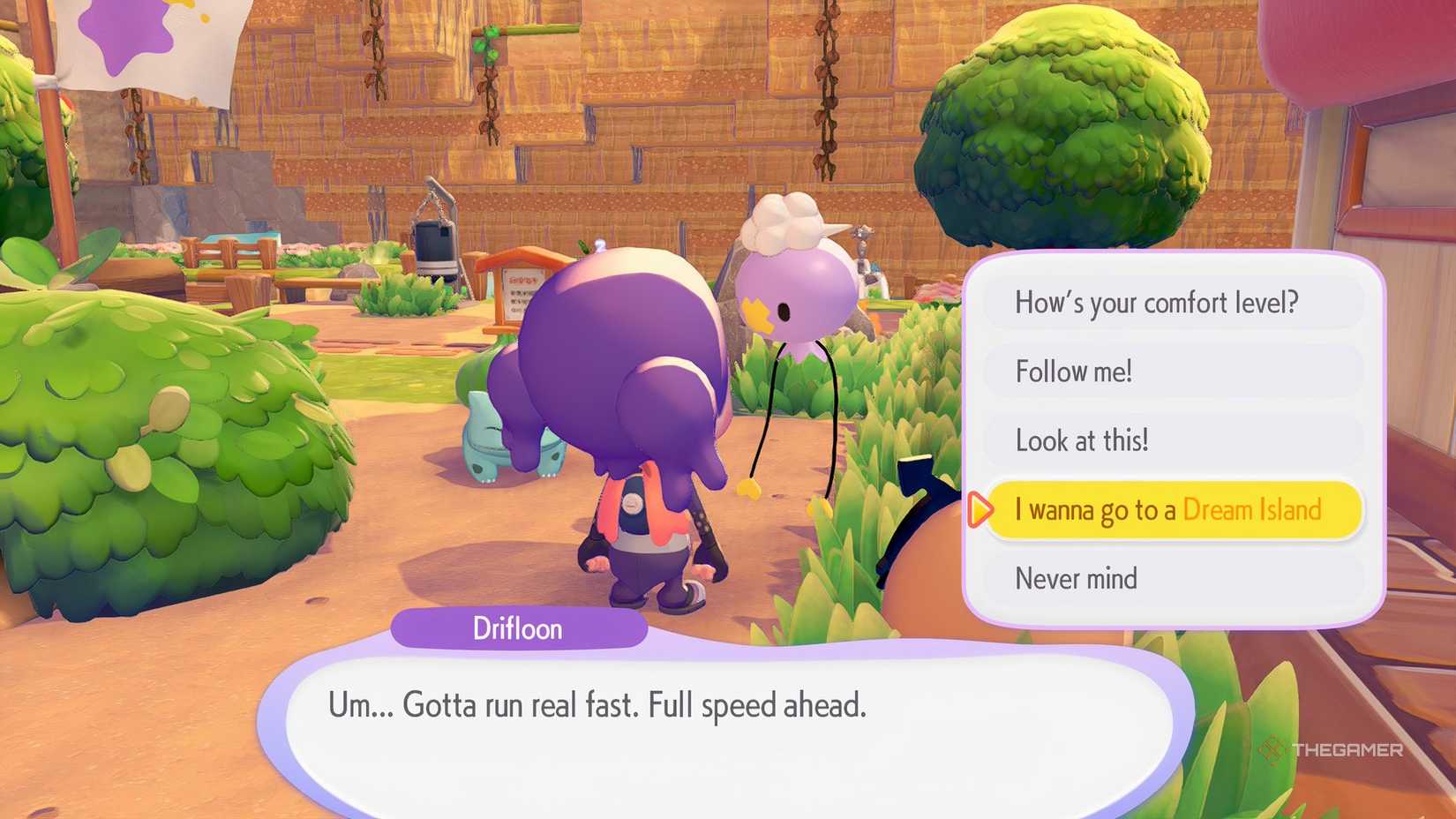Image resolution: width=1456 pixels, height=819 pixels.
Task: Click the Drifloon name tag
Action: tap(517, 627)
